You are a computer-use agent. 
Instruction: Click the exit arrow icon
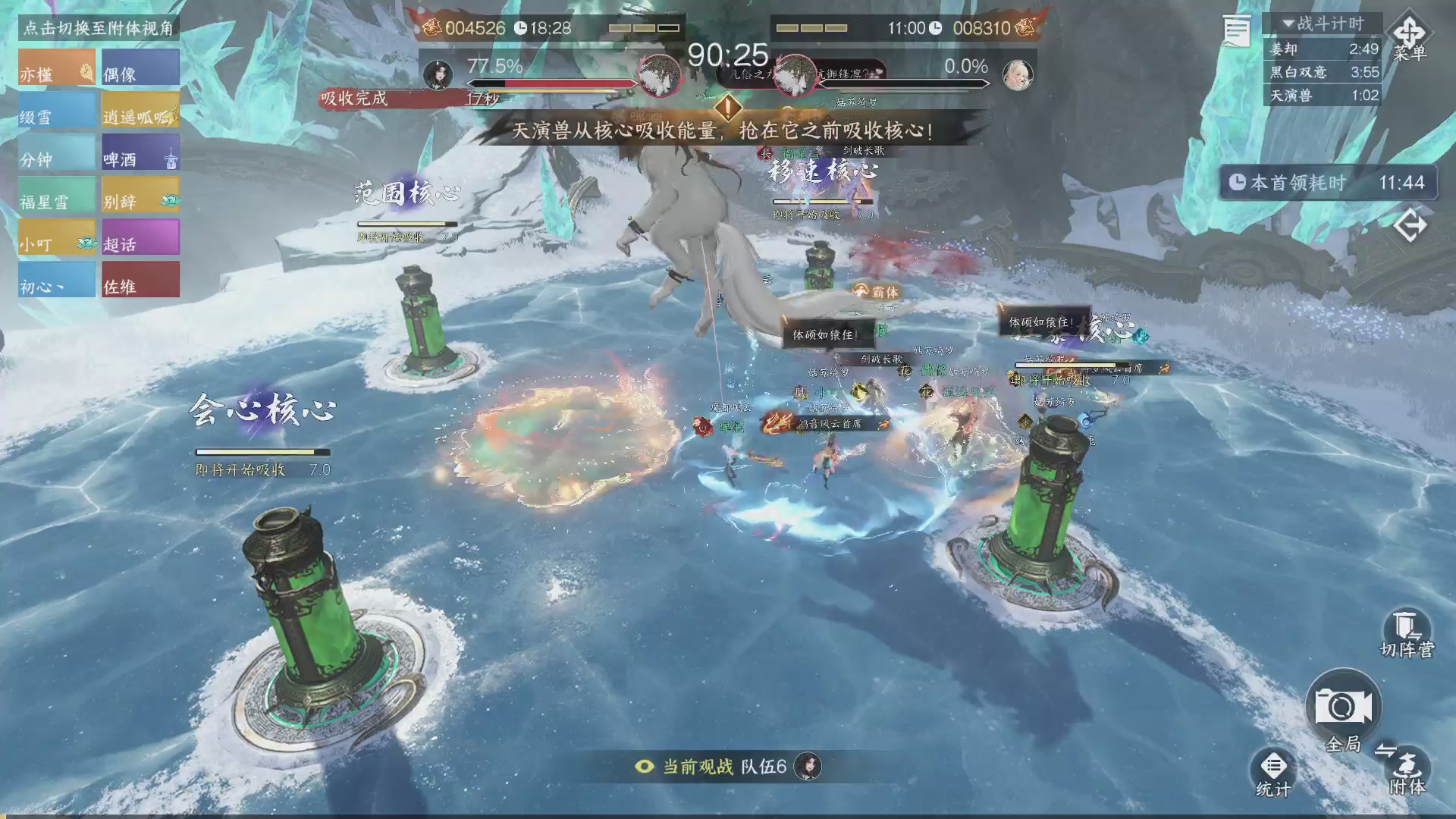point(1410,225)
